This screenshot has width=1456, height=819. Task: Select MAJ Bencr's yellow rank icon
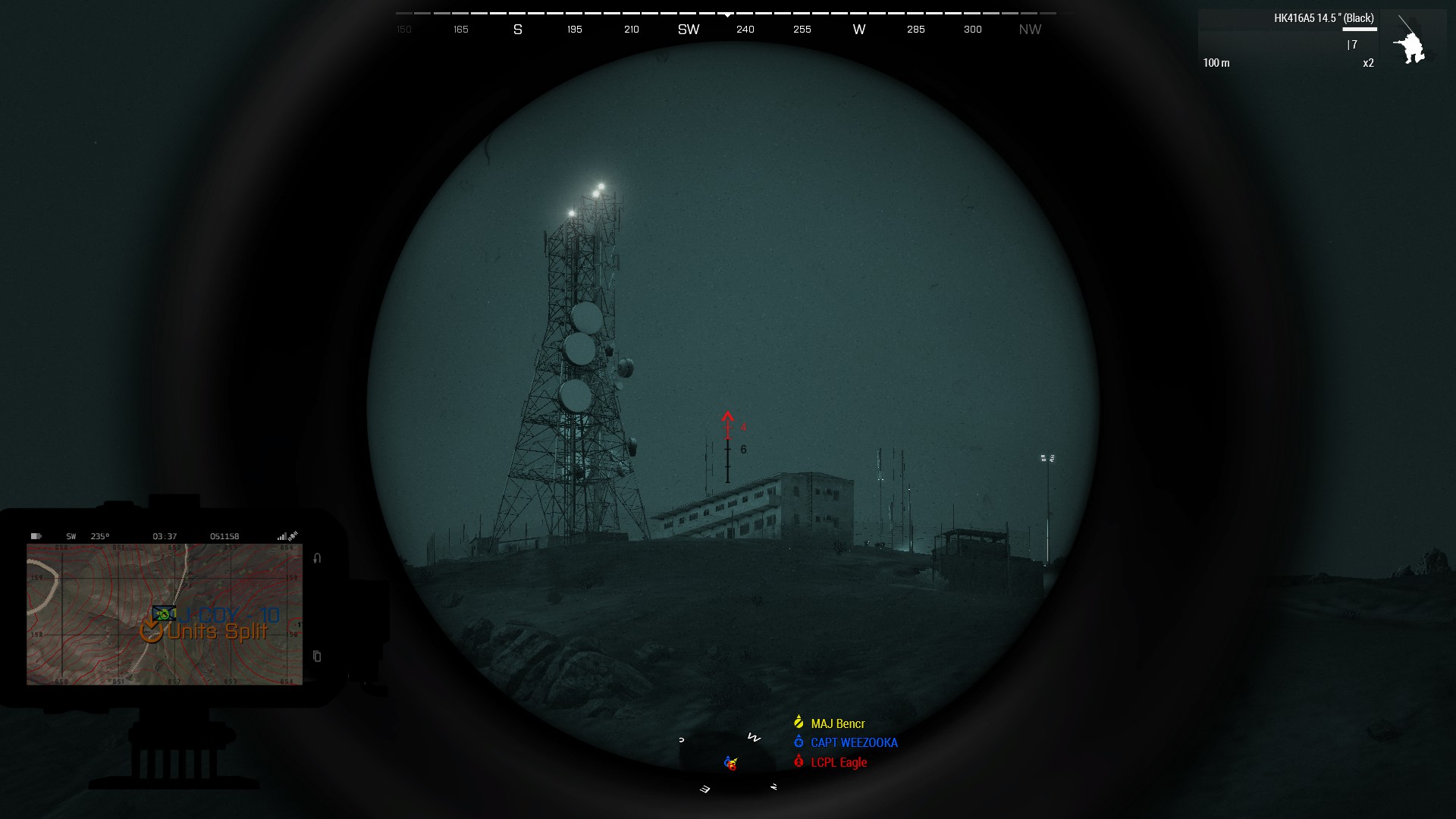point(798,723)
